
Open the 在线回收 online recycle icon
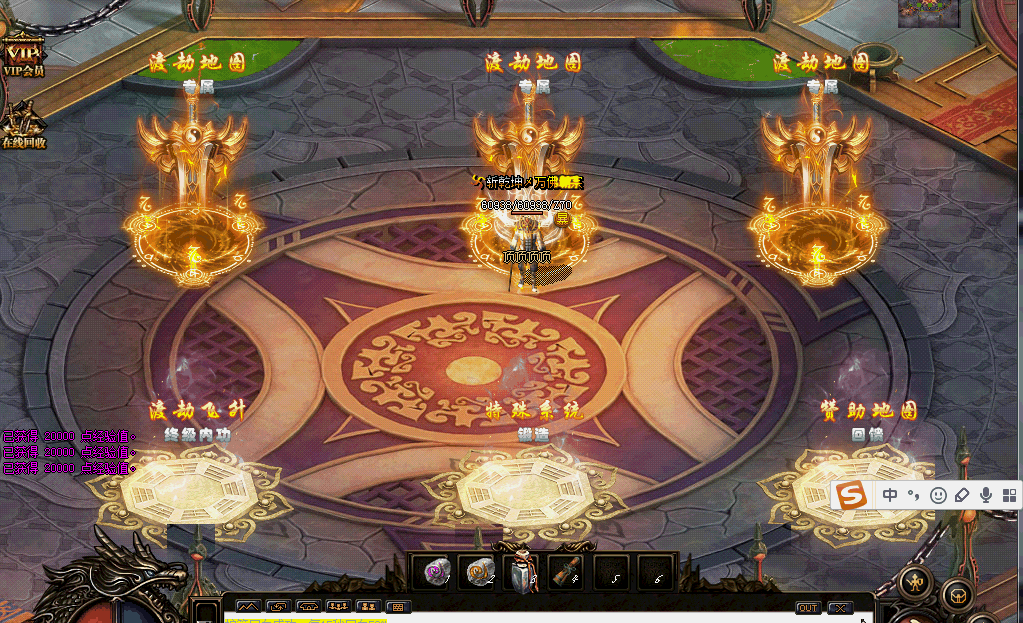[22, 124]
